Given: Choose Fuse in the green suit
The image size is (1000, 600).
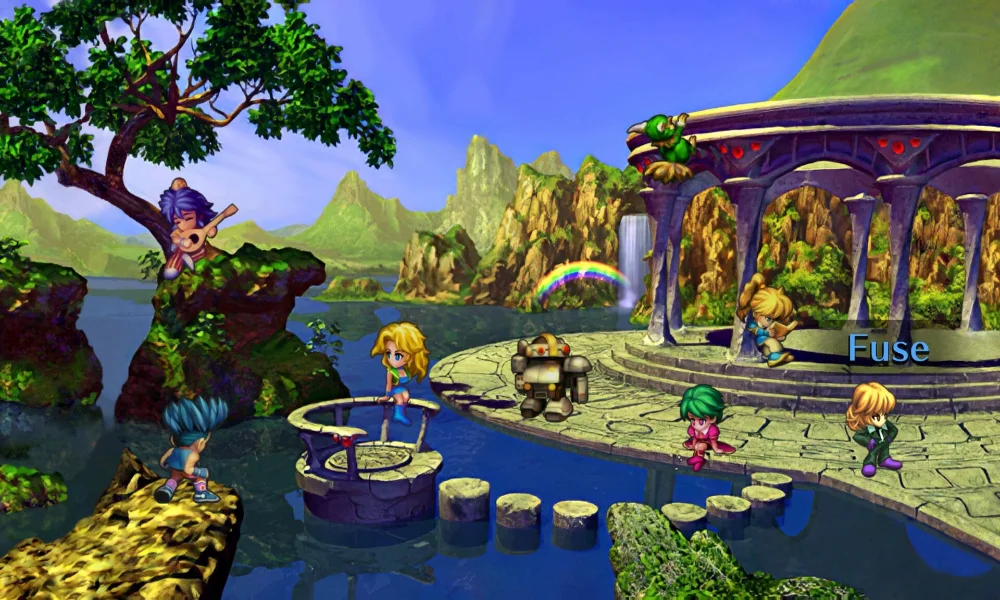Looking at the screenshot, I should pyautogui.click(x=873, y=426).
